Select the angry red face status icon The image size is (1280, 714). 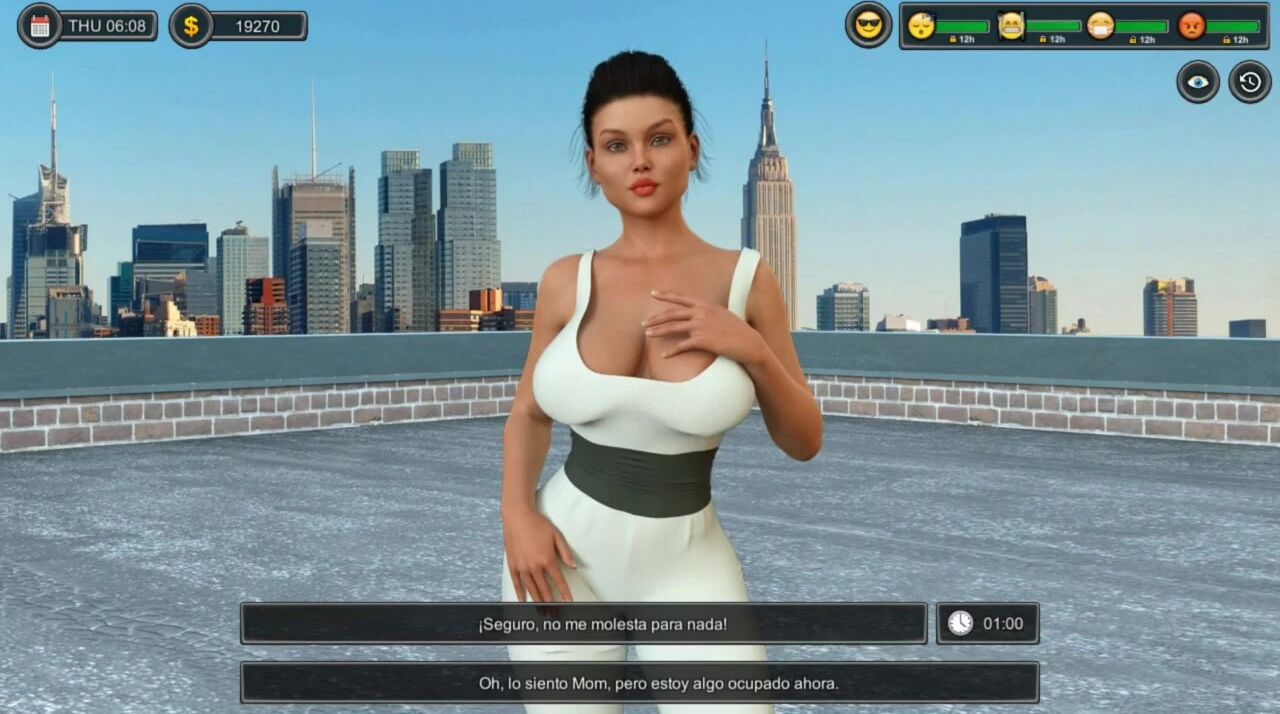pyautogui.click(x=1191, y=25)
